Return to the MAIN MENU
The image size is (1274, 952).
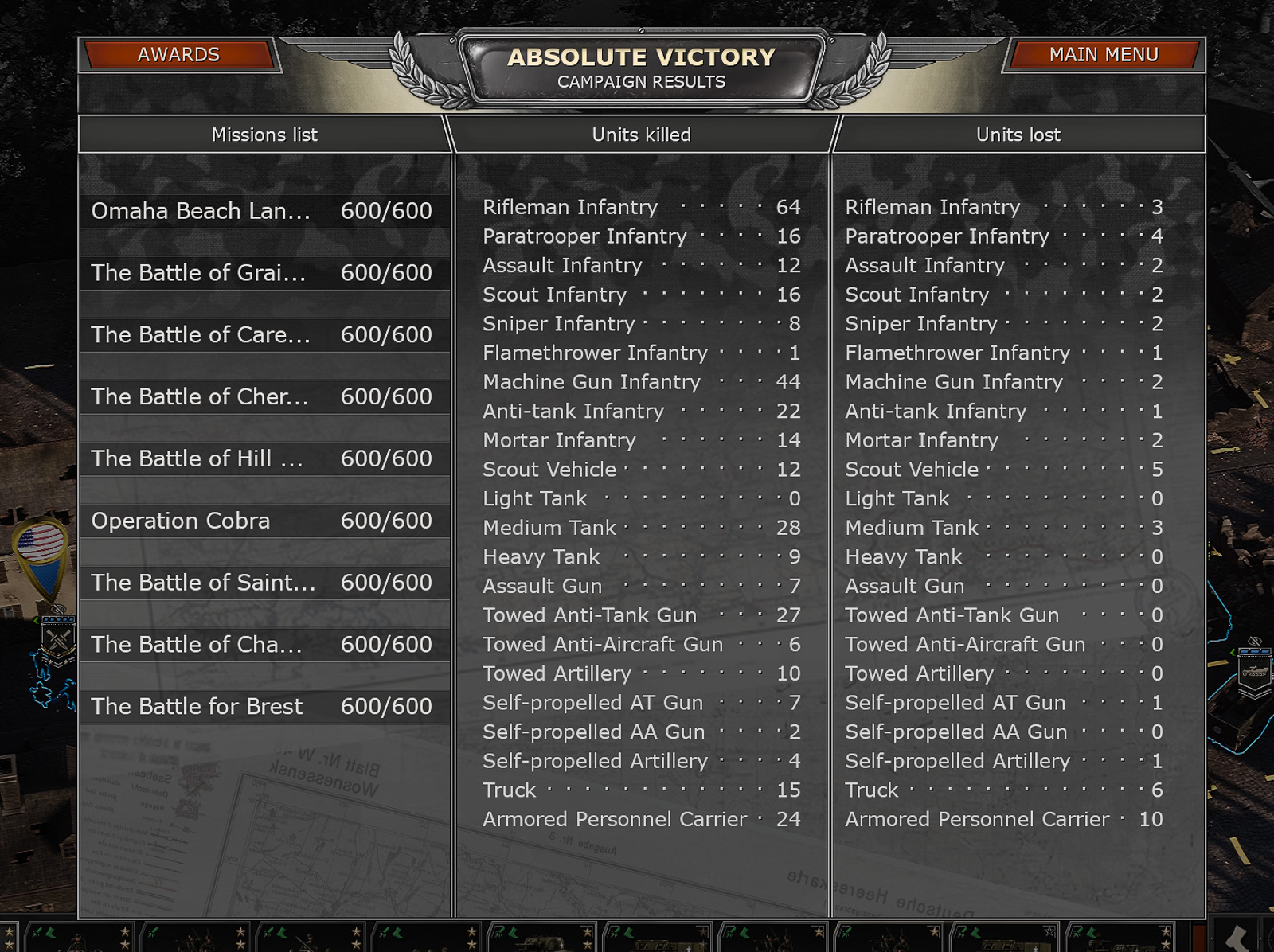[1103, 55]
